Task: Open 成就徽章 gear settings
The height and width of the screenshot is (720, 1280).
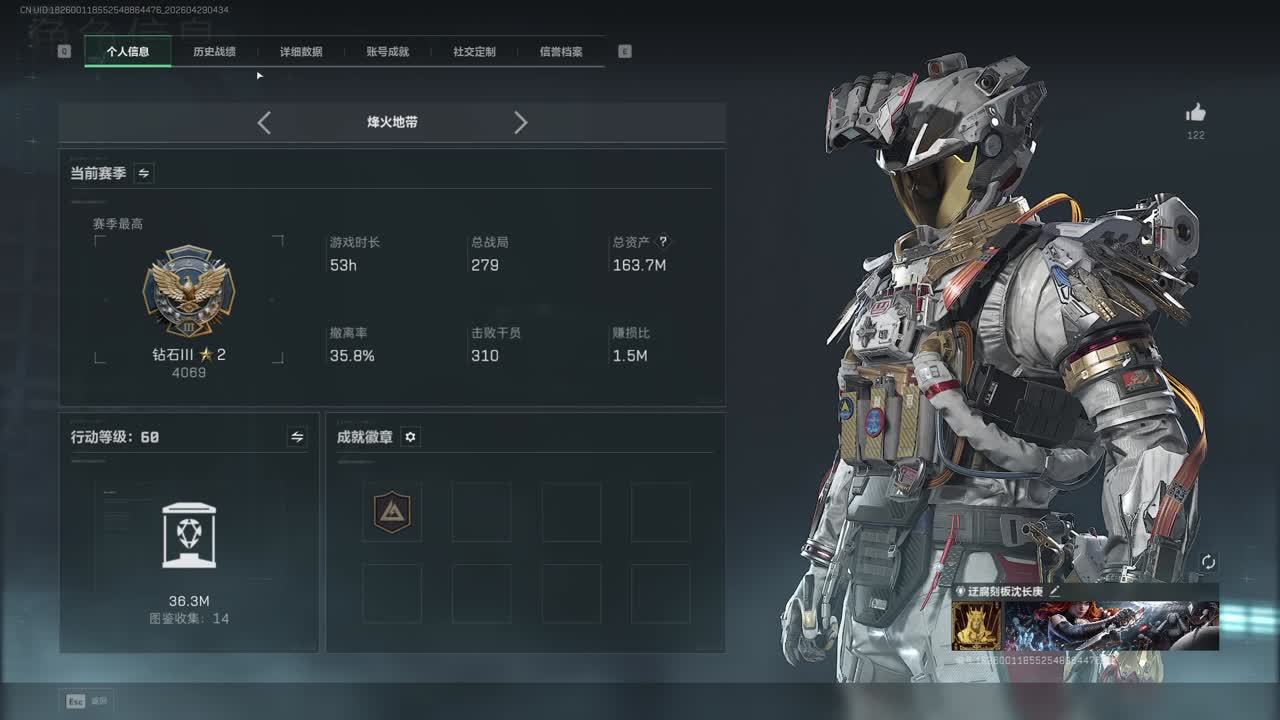Action: pyautogui.click(x=410, y=437)
